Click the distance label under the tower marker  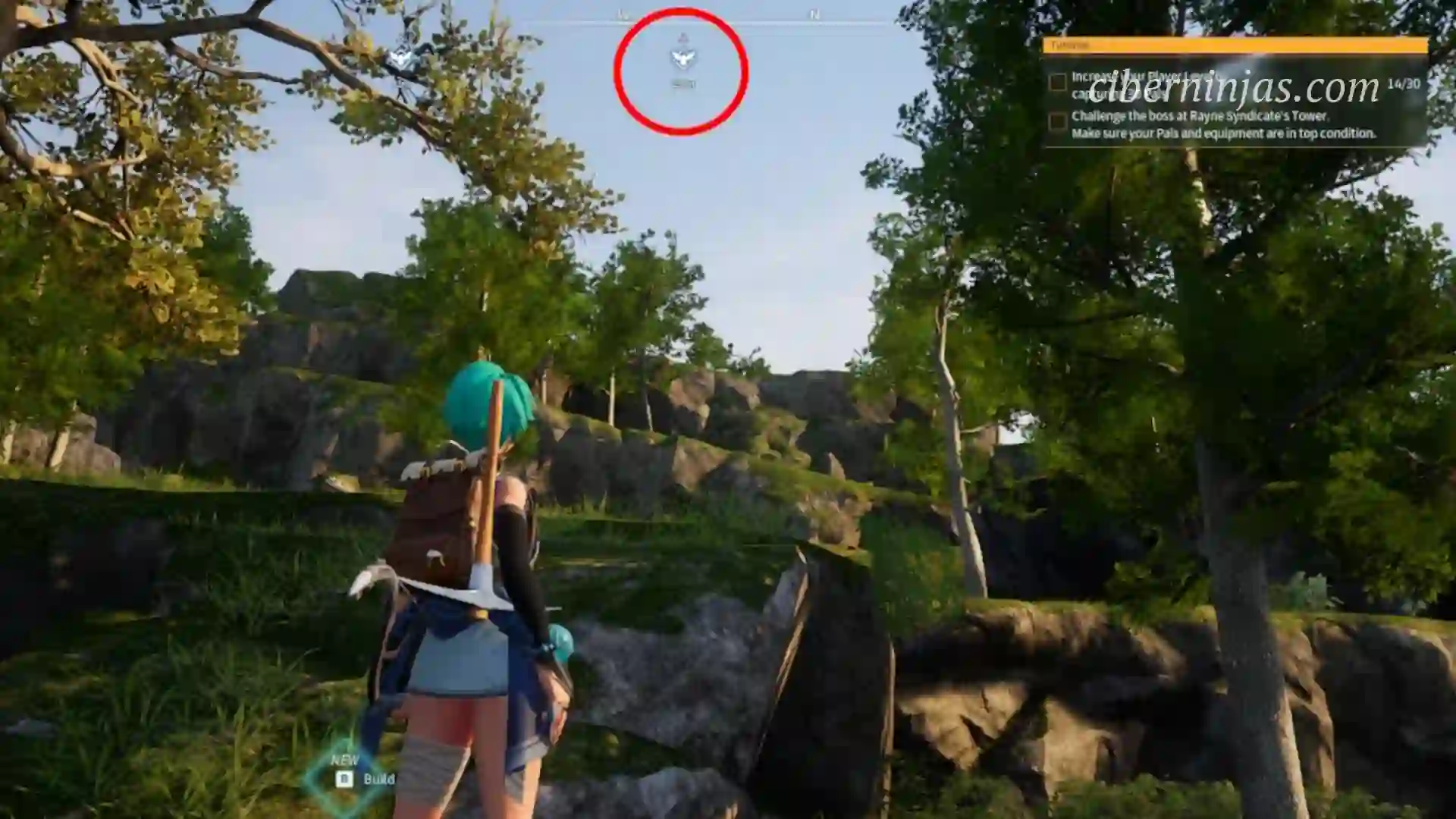pos(683,83)
